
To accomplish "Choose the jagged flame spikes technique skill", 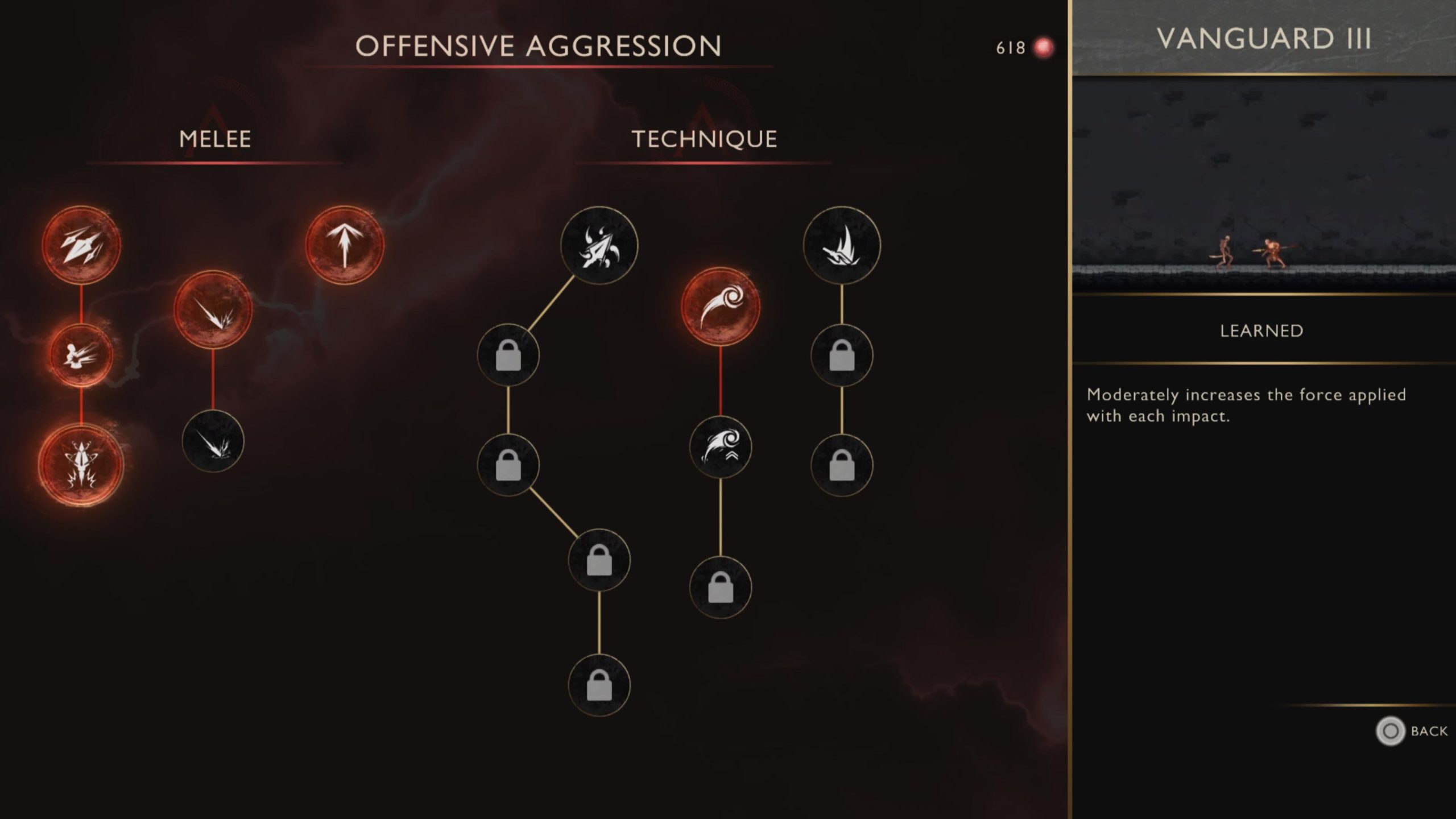I will (x=842, y=245).
